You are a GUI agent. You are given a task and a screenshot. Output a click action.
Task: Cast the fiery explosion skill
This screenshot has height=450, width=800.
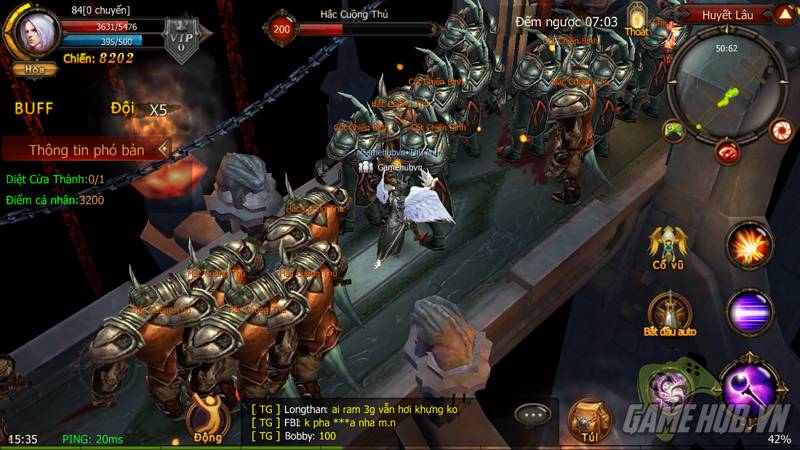coord(749,243)
